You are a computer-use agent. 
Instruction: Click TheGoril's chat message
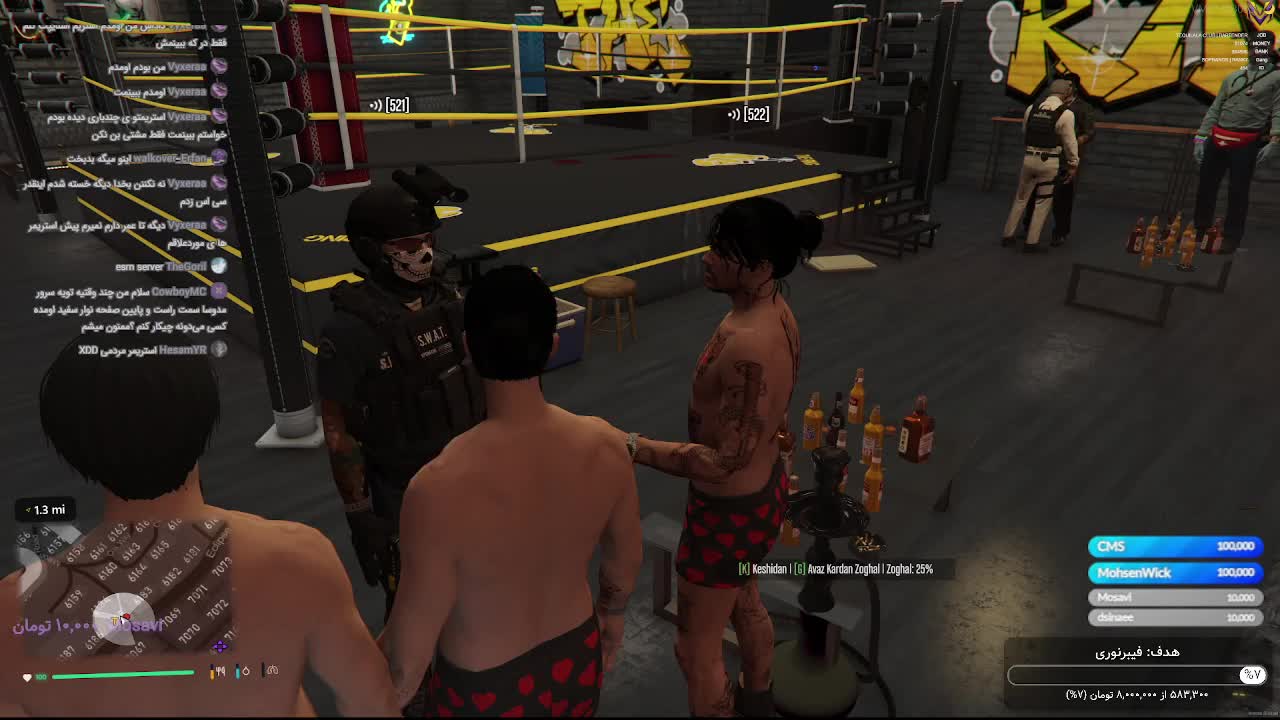170,267
